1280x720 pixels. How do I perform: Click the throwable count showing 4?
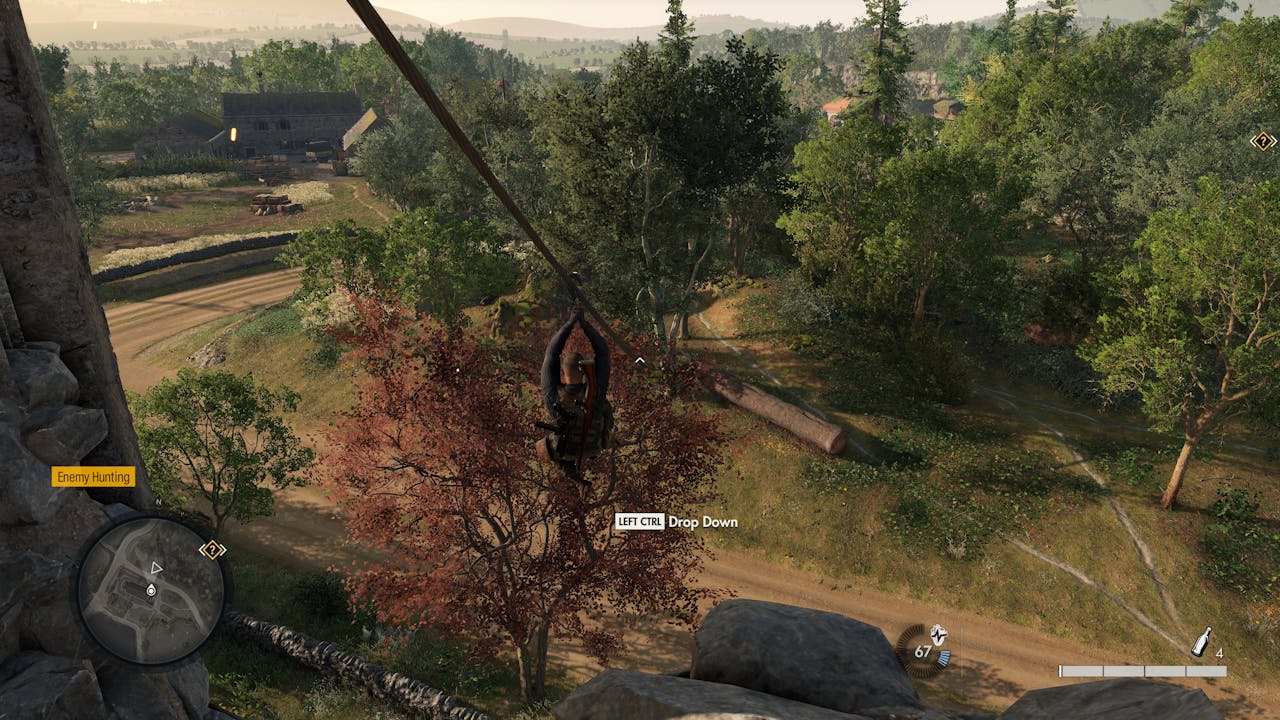point(1219,652)
